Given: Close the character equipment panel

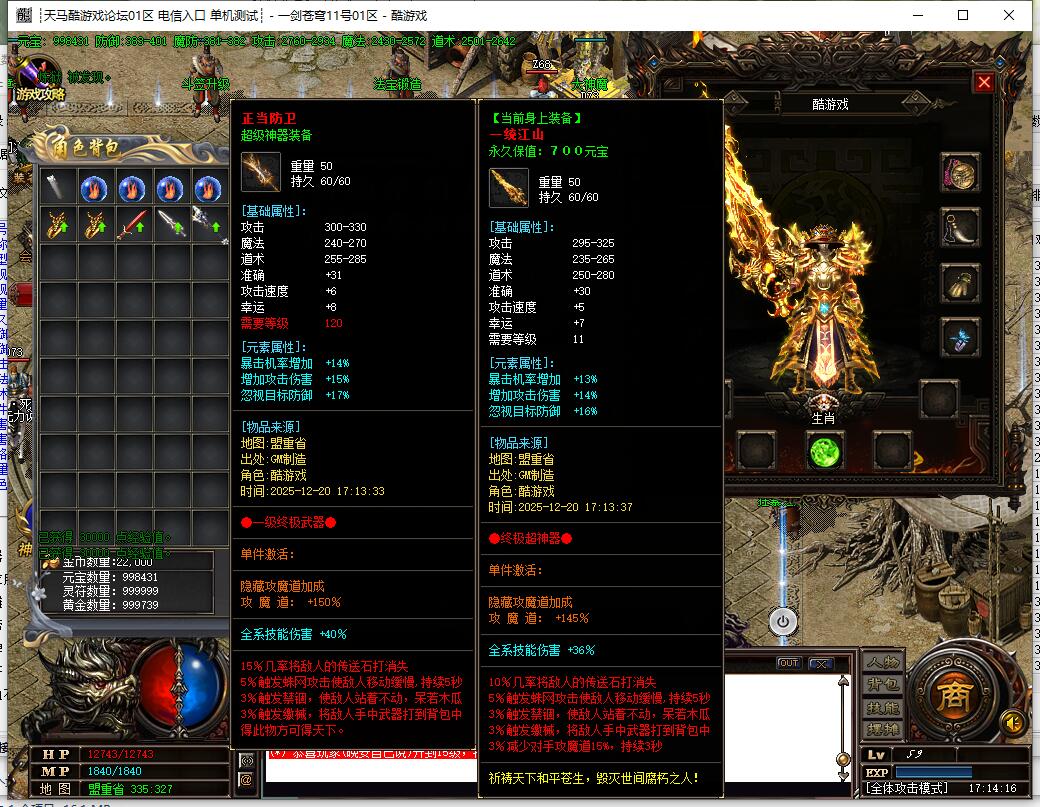Looking at the screenshot, I should [x=984, y=83].
